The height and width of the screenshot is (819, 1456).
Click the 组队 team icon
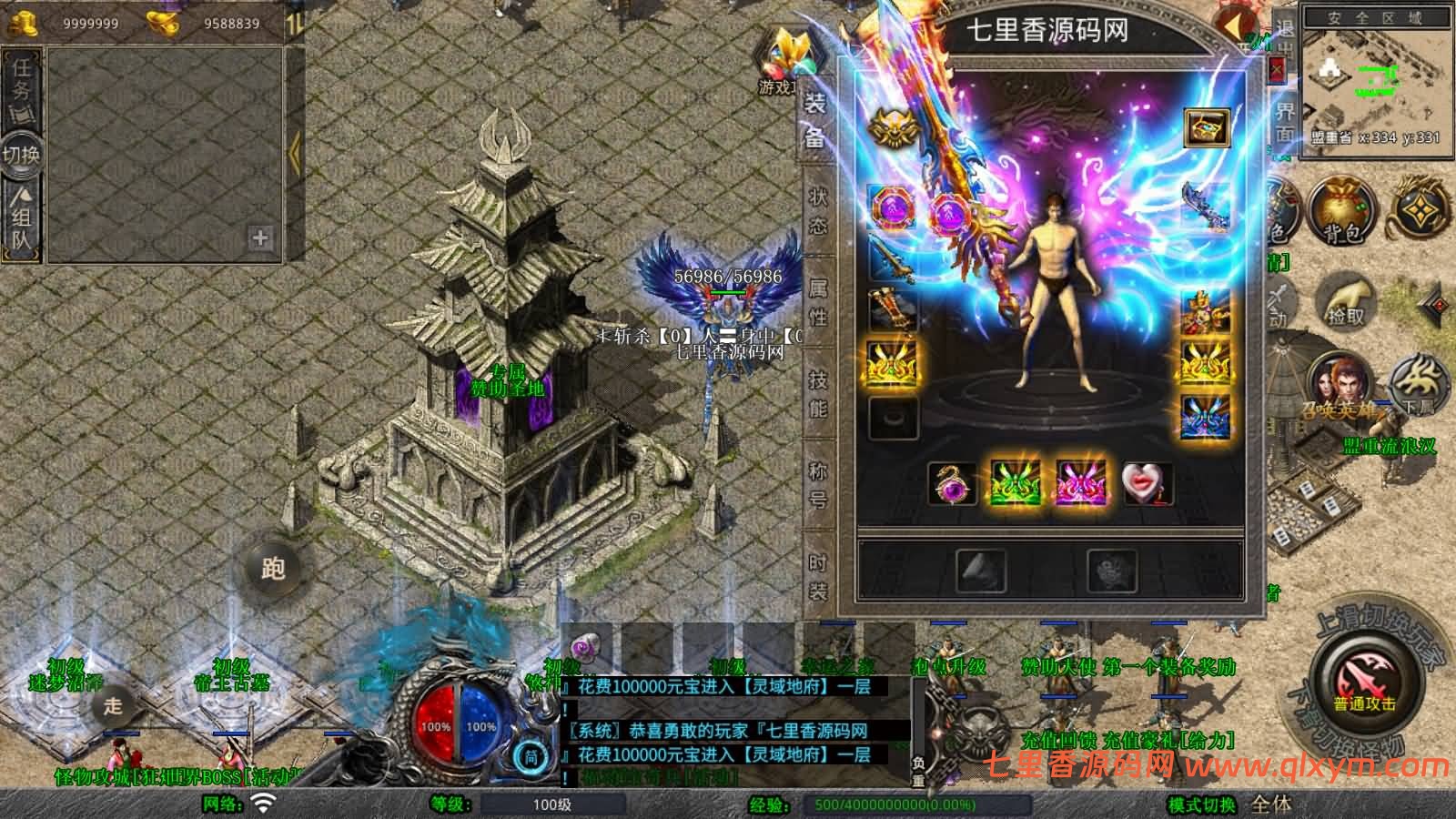point(20,211)
